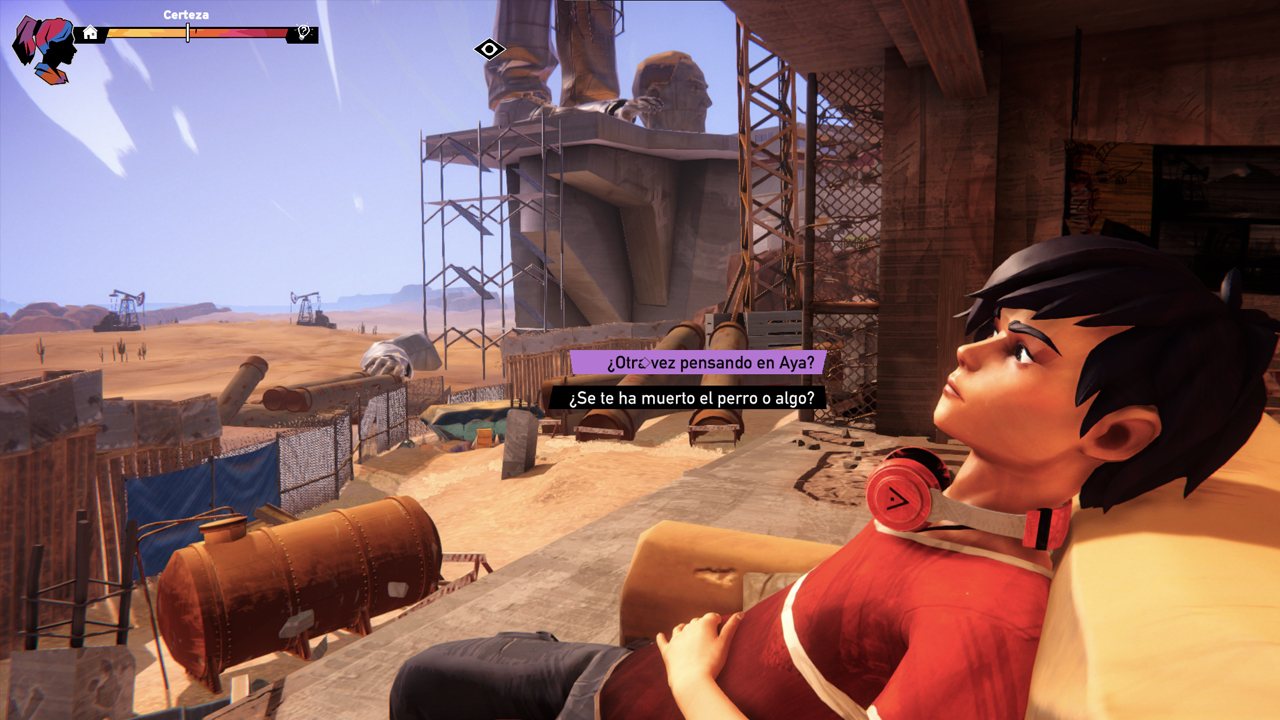
Task: Choose the reply "¿Otra vez pensando en Aya?"
Action: point(698,362)
